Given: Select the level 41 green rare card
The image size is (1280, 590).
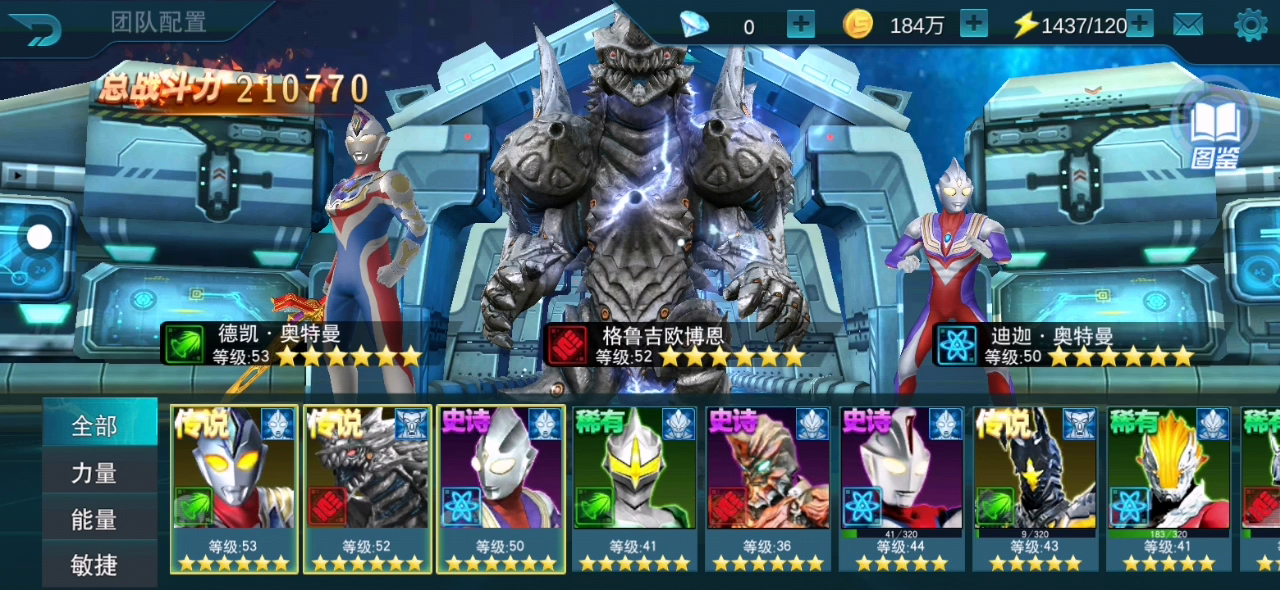Looking at the screenshot, I should pyautogui.click(x=634, y=488).
